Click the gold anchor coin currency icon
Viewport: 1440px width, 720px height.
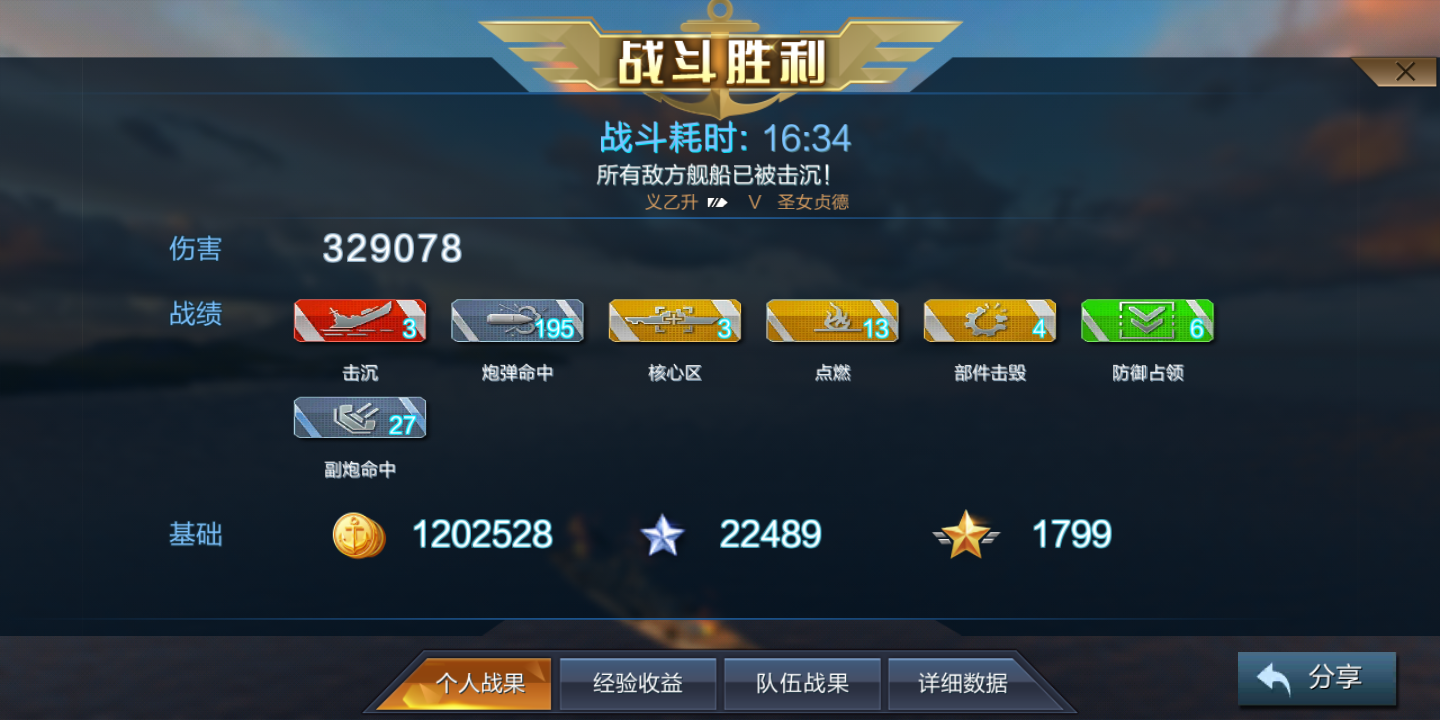358,535
